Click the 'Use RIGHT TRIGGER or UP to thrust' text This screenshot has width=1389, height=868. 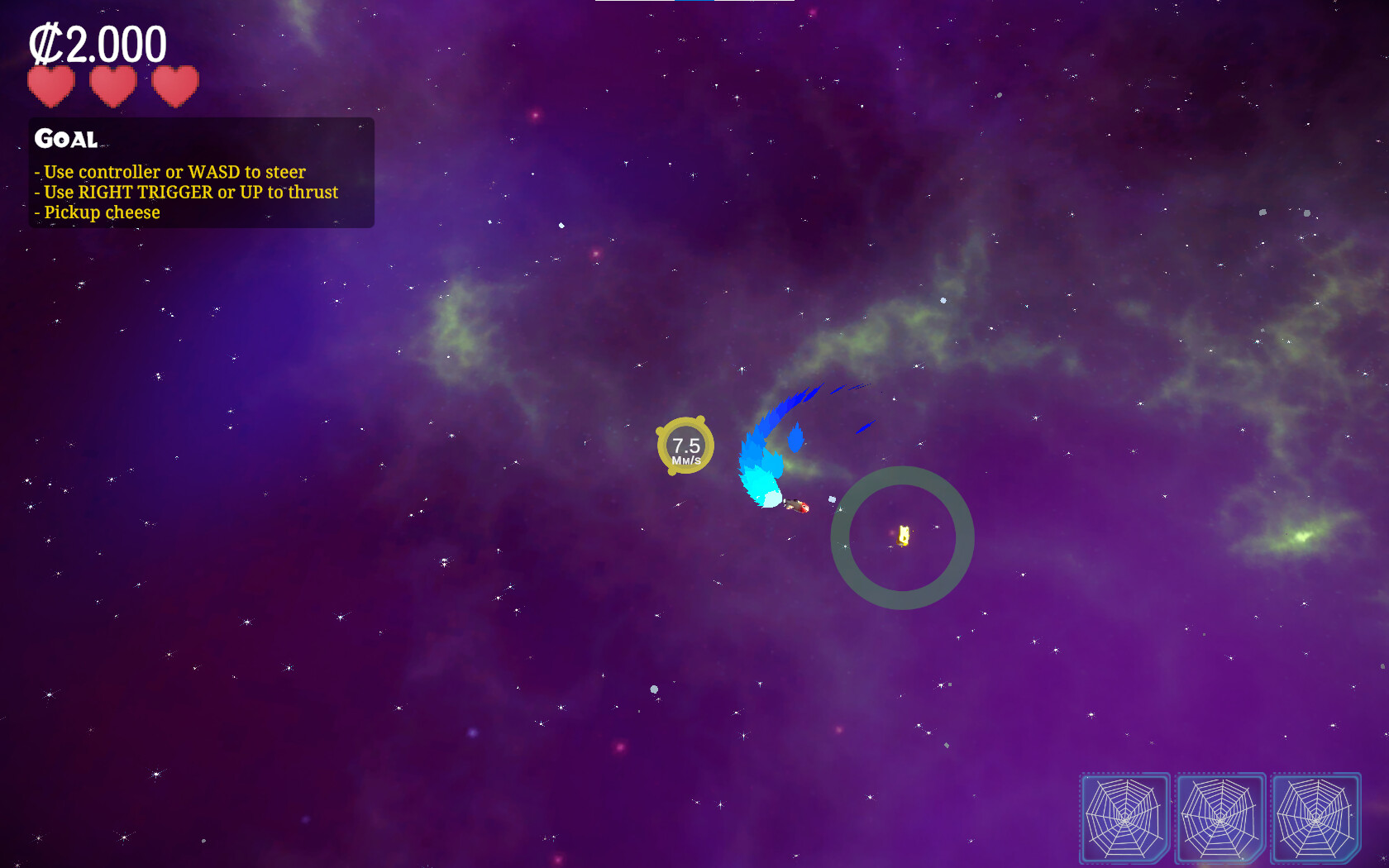pyautogui.click(x=185, y=192)
